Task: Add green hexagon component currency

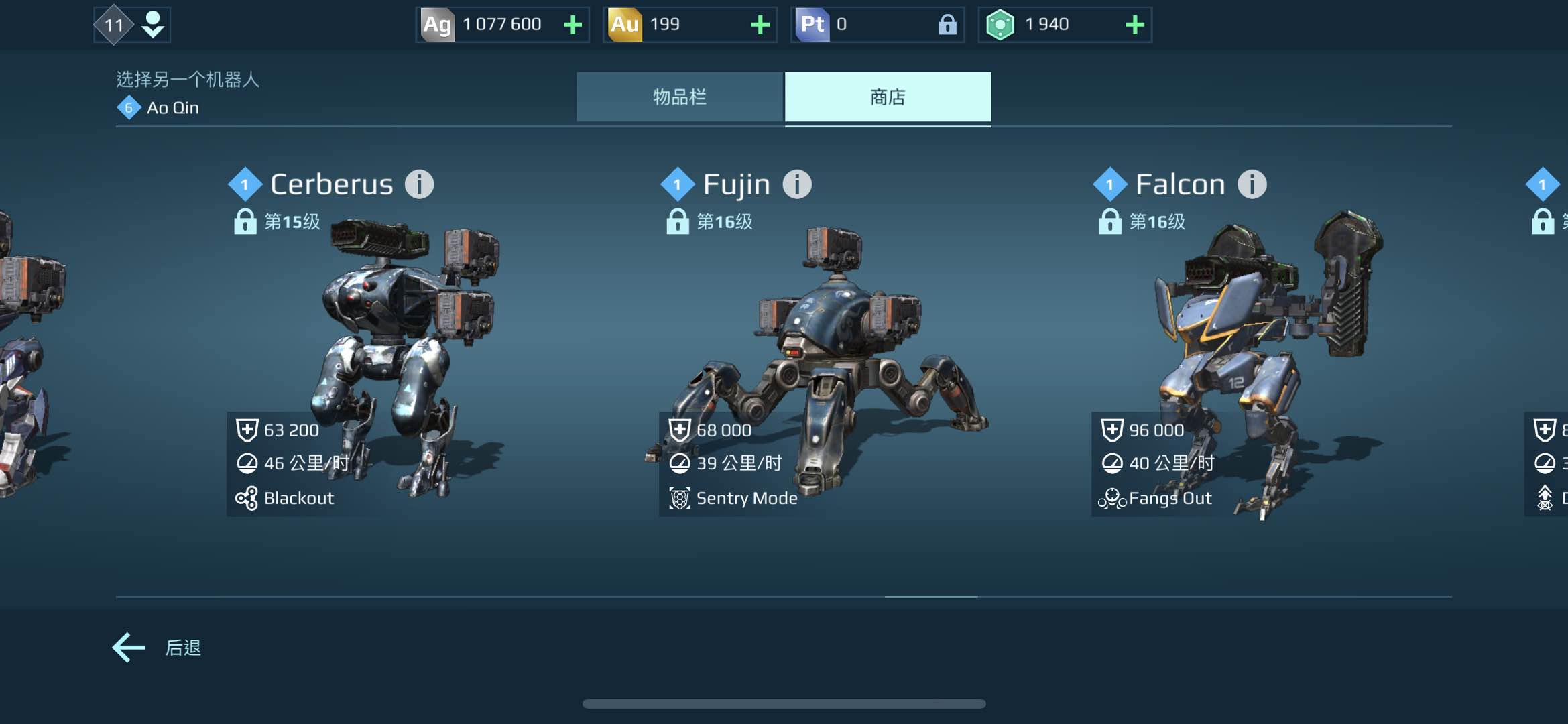Action: [x=1134, y=25]
